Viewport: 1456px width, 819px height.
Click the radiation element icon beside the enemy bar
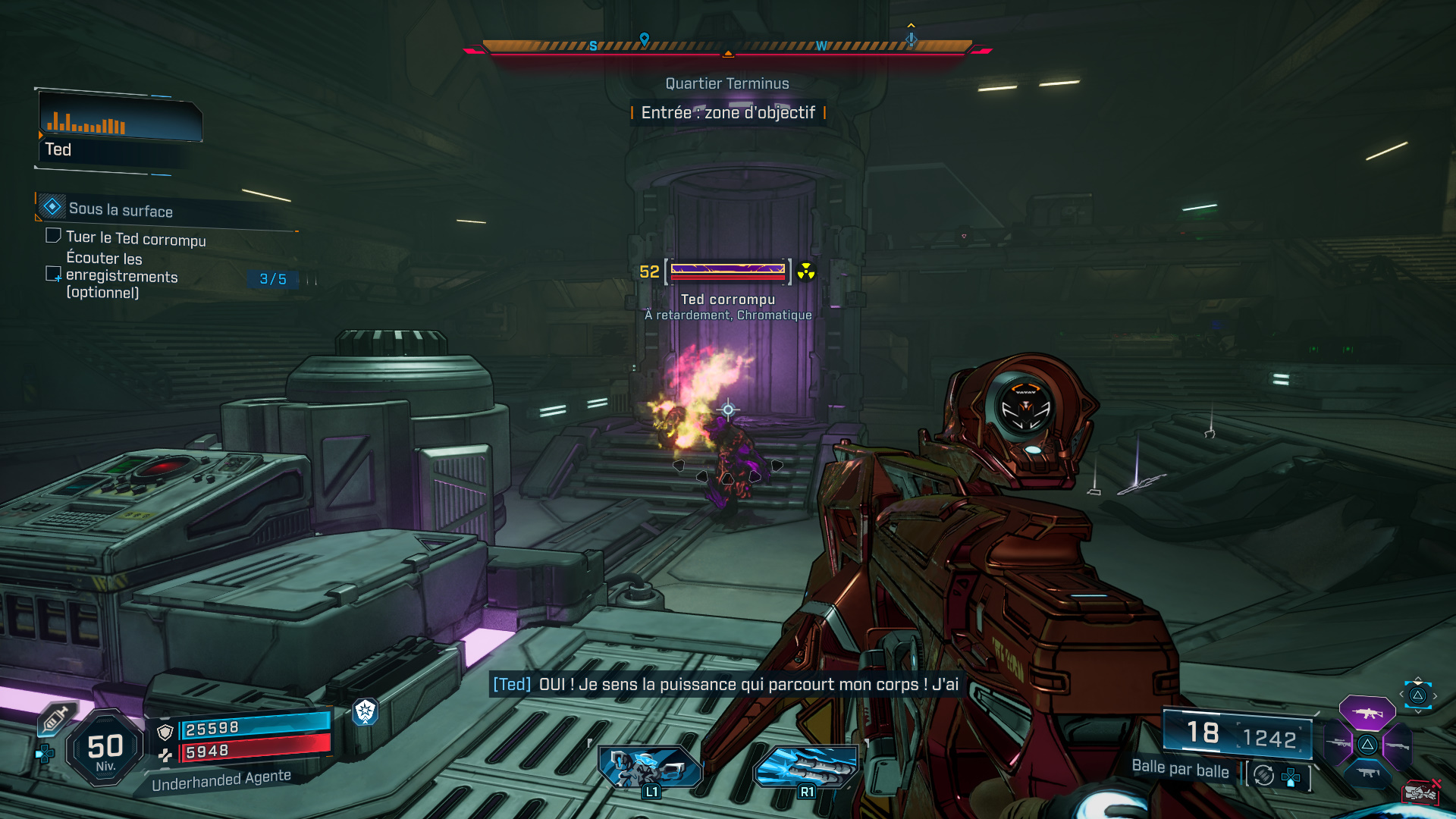[806, 271]
